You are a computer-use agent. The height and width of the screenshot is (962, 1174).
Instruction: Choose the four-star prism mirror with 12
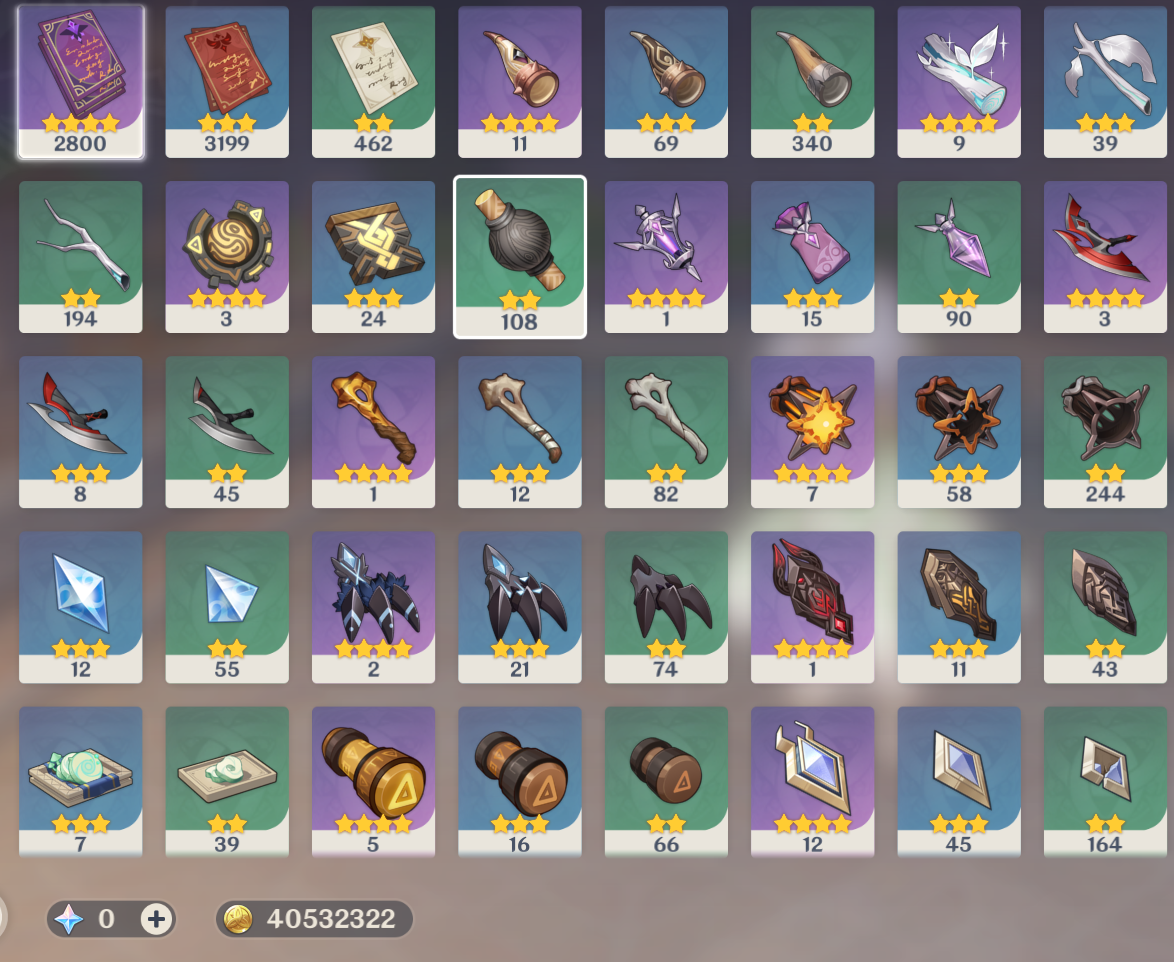pos(812,781)
